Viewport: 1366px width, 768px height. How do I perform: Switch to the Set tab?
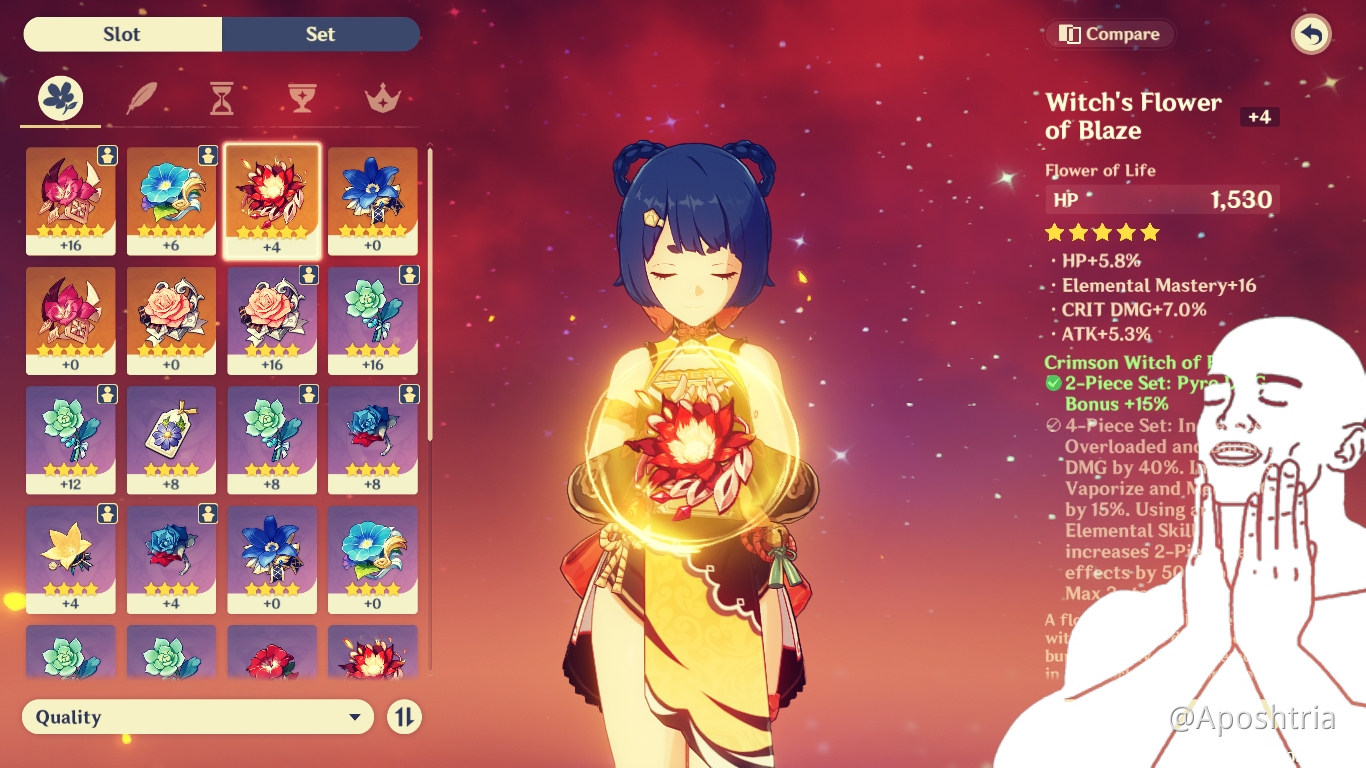coord(320,33)
